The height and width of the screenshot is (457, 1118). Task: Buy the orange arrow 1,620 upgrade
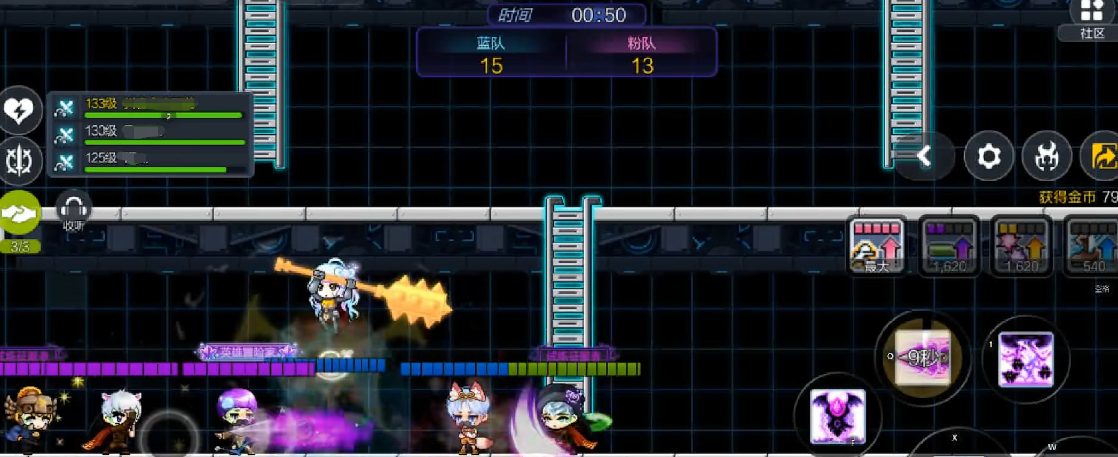1021,245
